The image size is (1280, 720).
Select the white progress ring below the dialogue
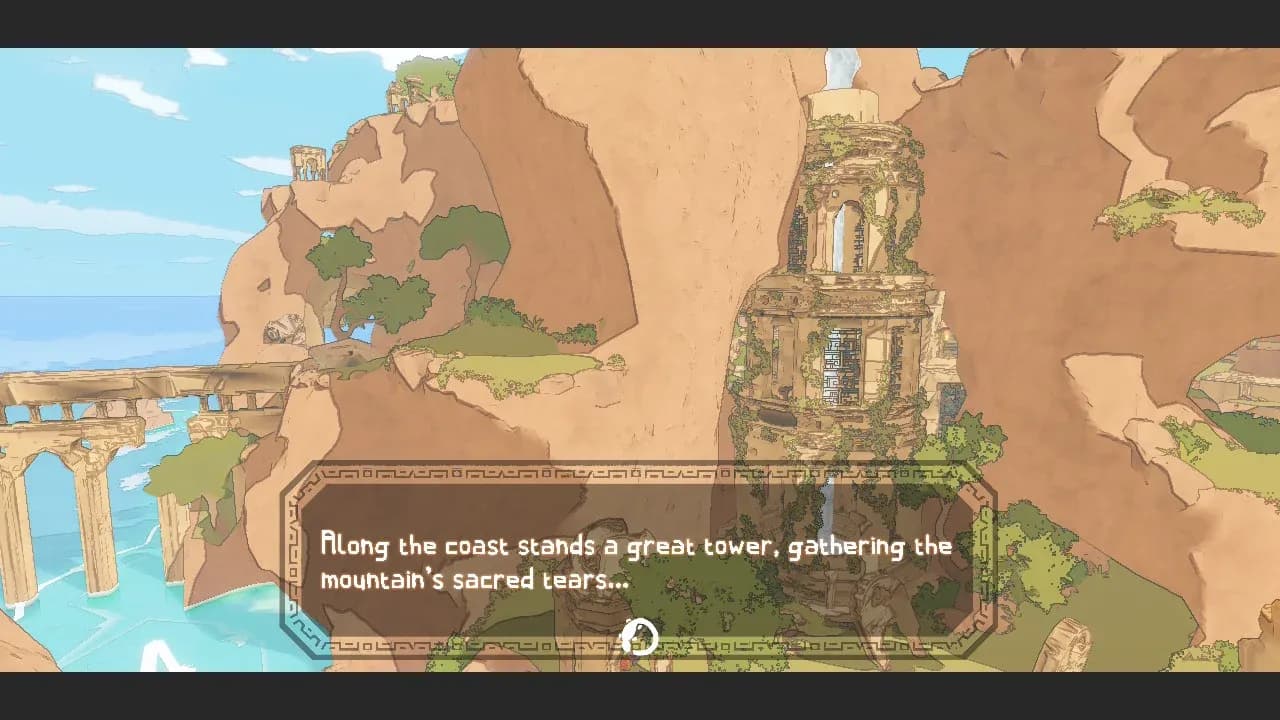(640, 634)
